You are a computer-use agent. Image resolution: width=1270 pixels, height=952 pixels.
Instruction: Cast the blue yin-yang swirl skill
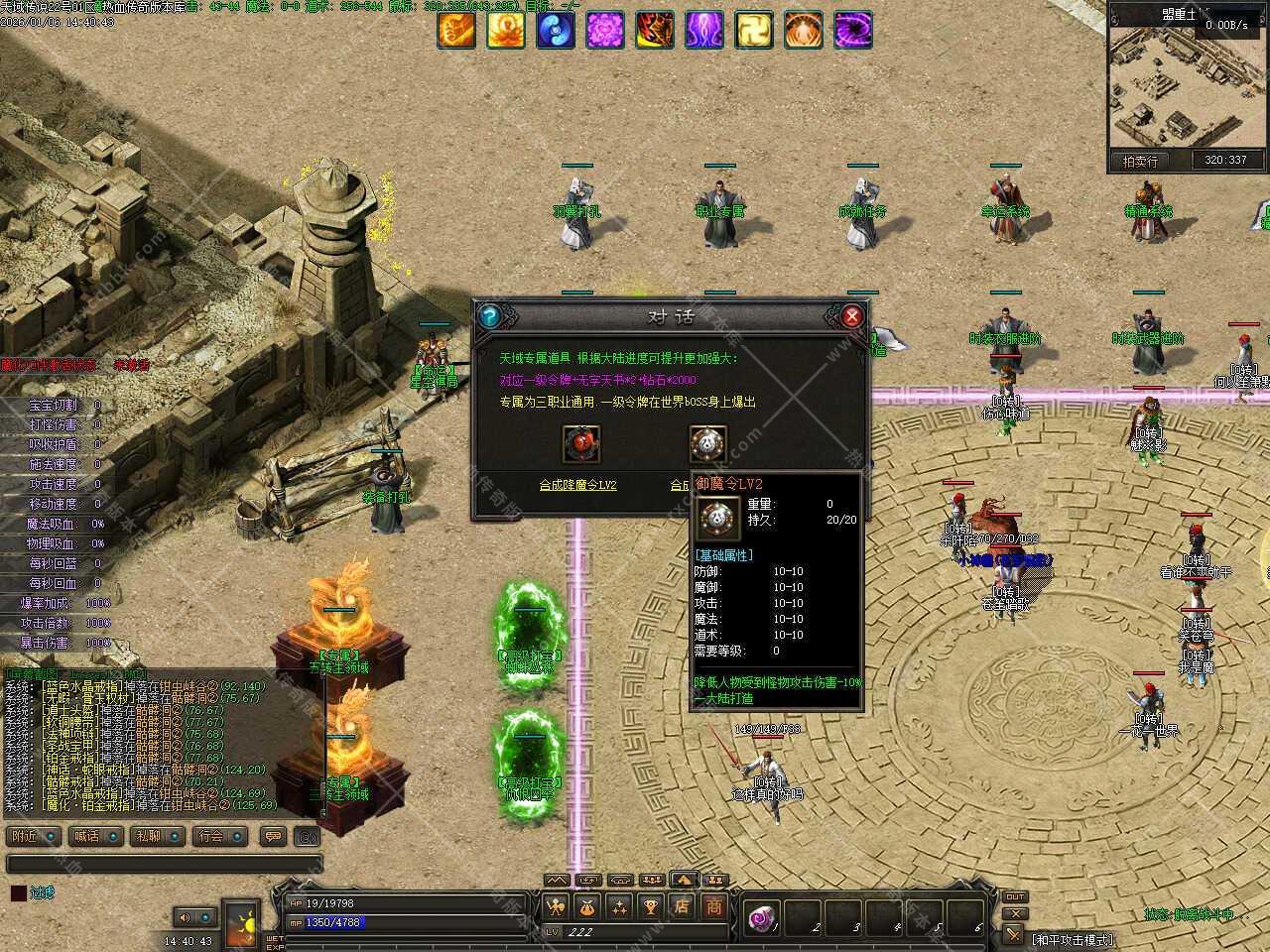556,31
